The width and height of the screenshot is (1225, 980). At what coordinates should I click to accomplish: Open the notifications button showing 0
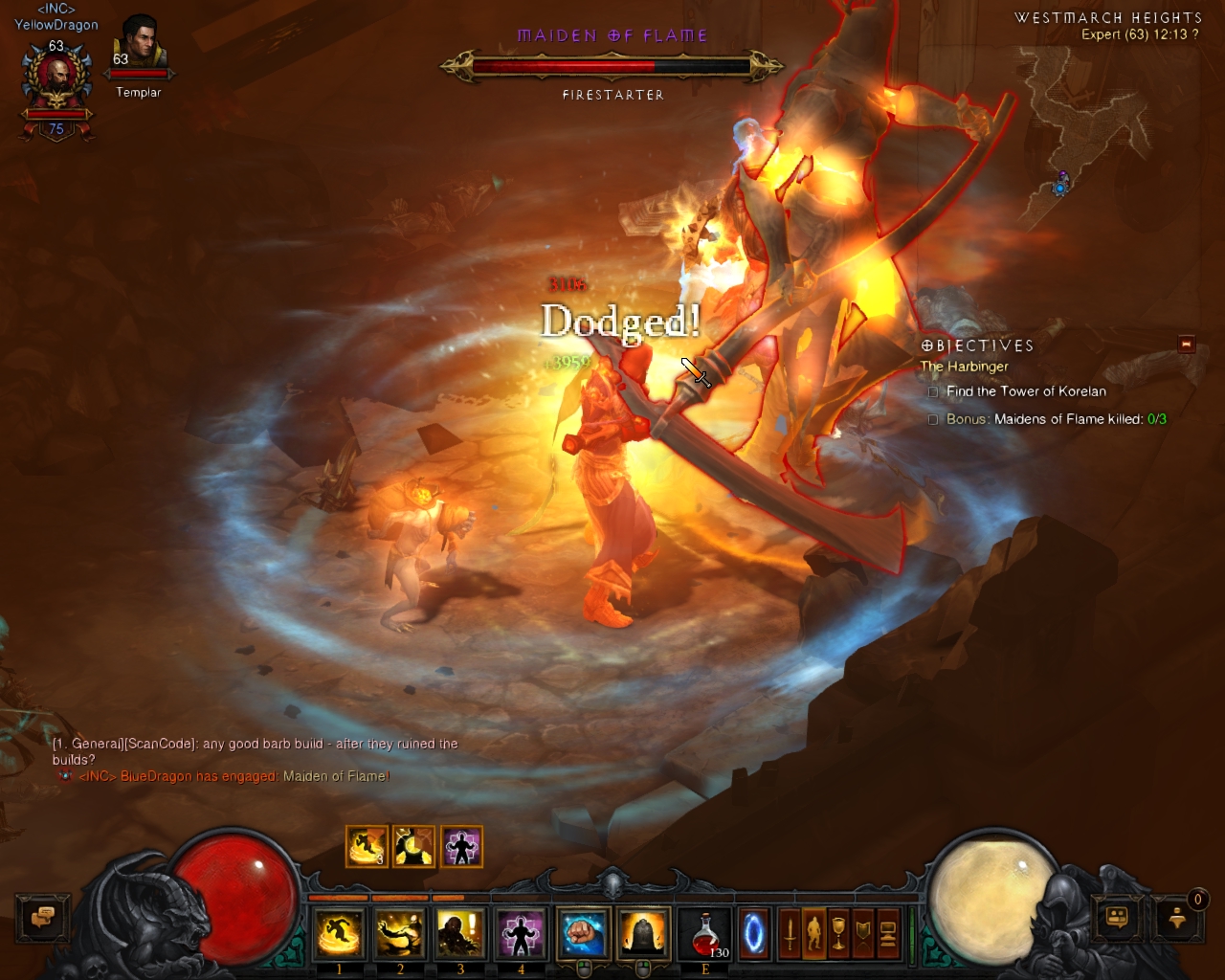pyautogui.click(x=1178, y=919)
